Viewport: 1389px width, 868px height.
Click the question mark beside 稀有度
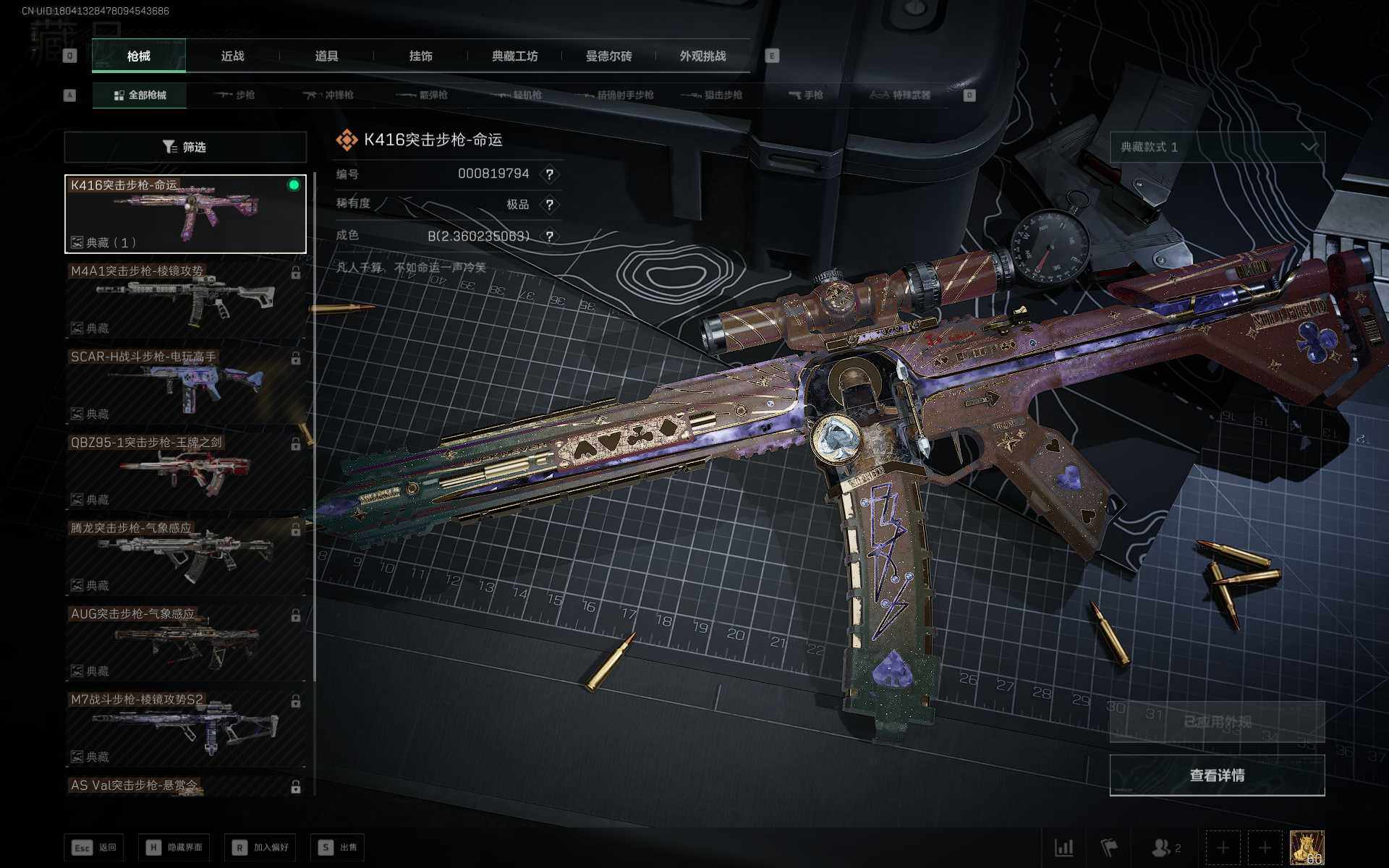coord(550,205)
